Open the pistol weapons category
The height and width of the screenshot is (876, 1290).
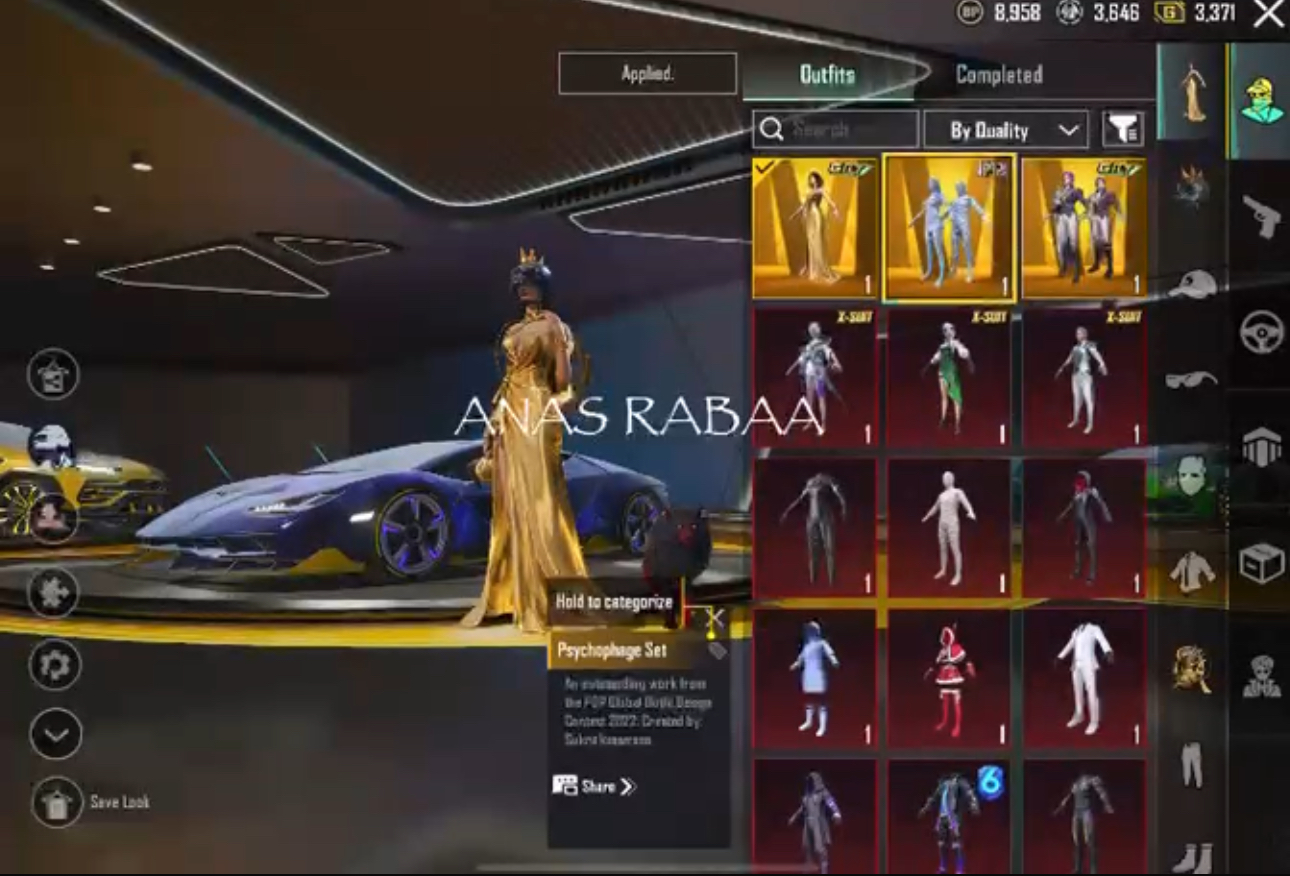(x=1261, y=214)
